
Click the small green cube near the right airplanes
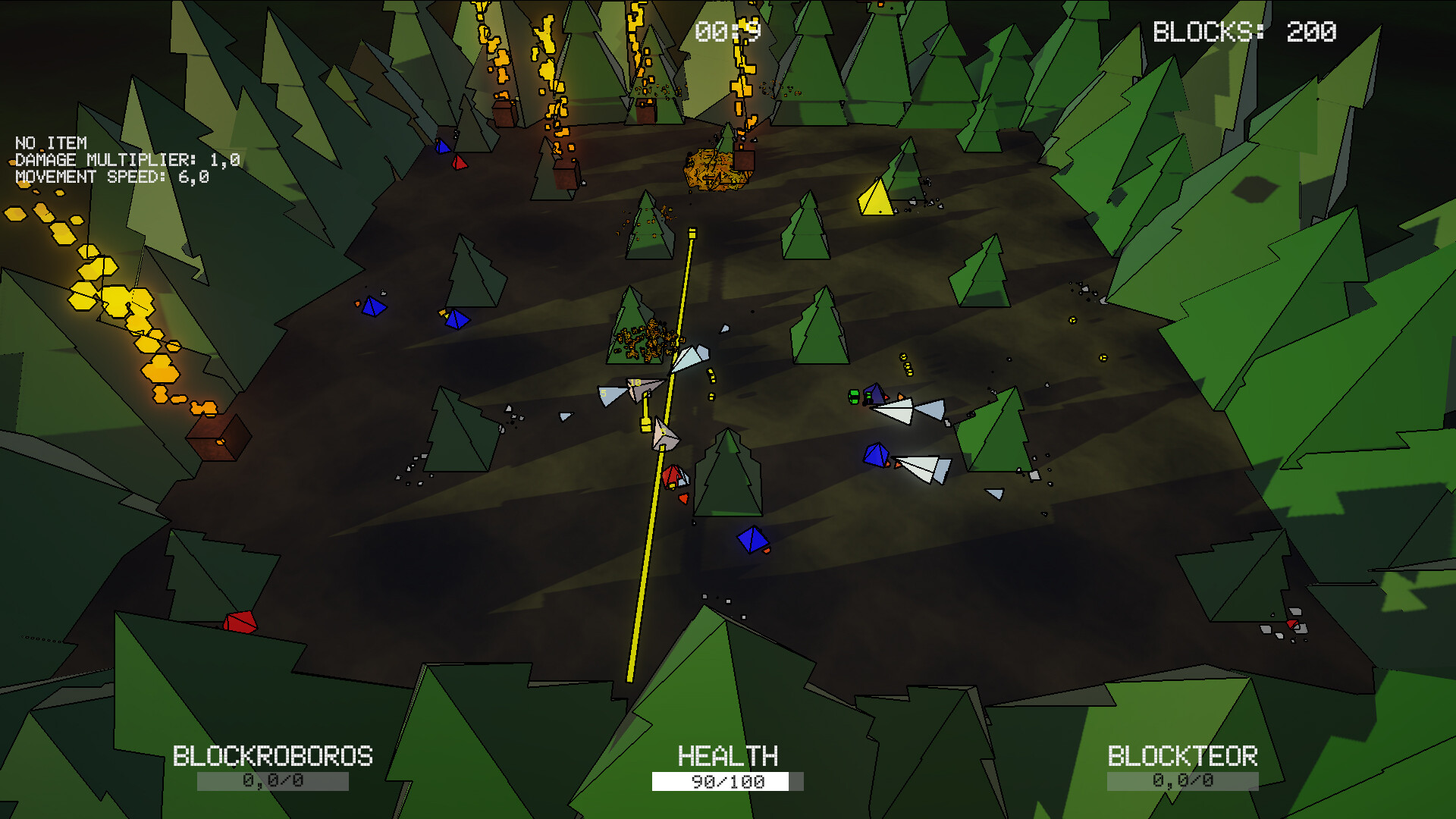coord(855,396)
